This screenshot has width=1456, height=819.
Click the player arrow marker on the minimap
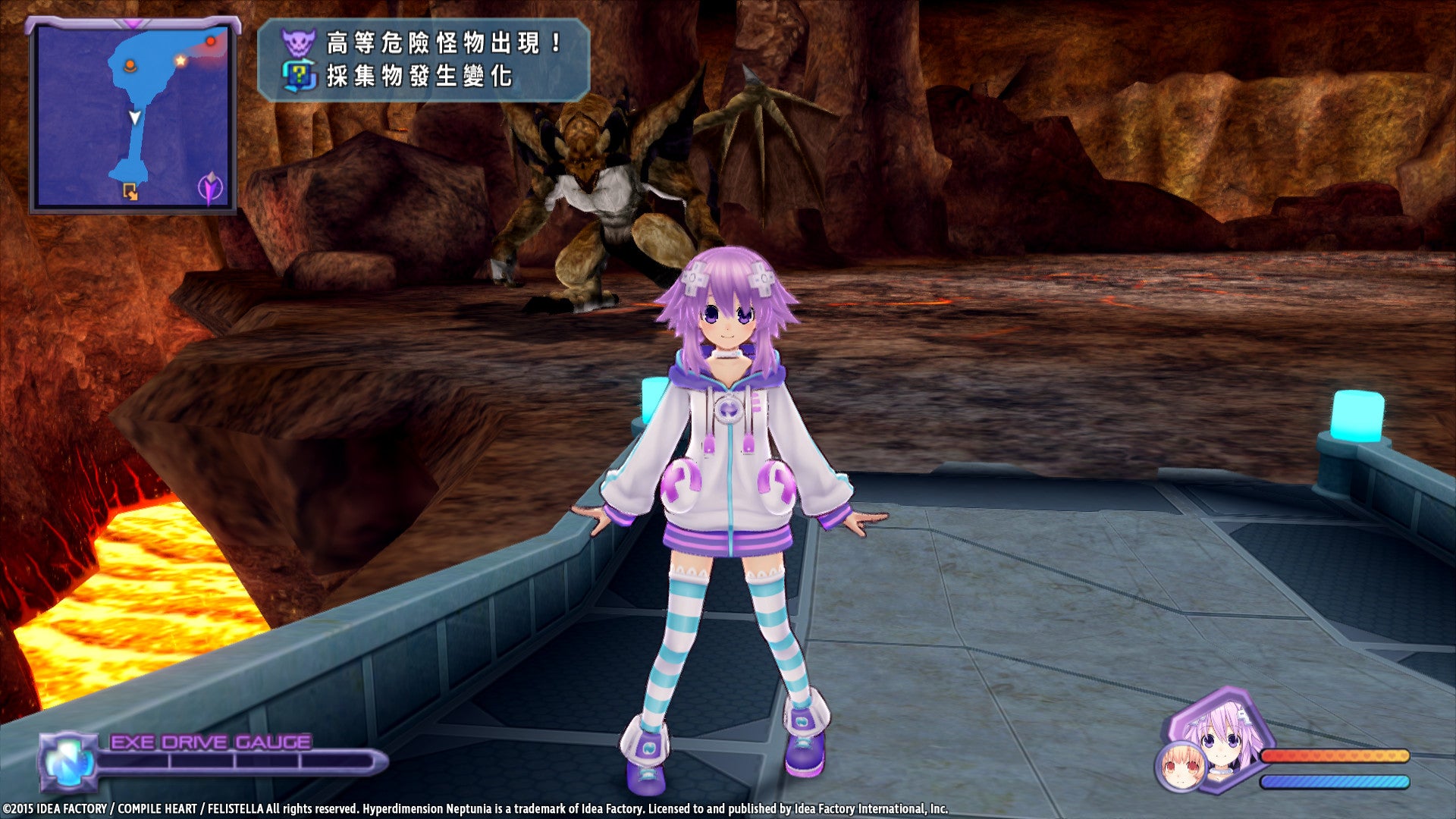pos(135,118)
